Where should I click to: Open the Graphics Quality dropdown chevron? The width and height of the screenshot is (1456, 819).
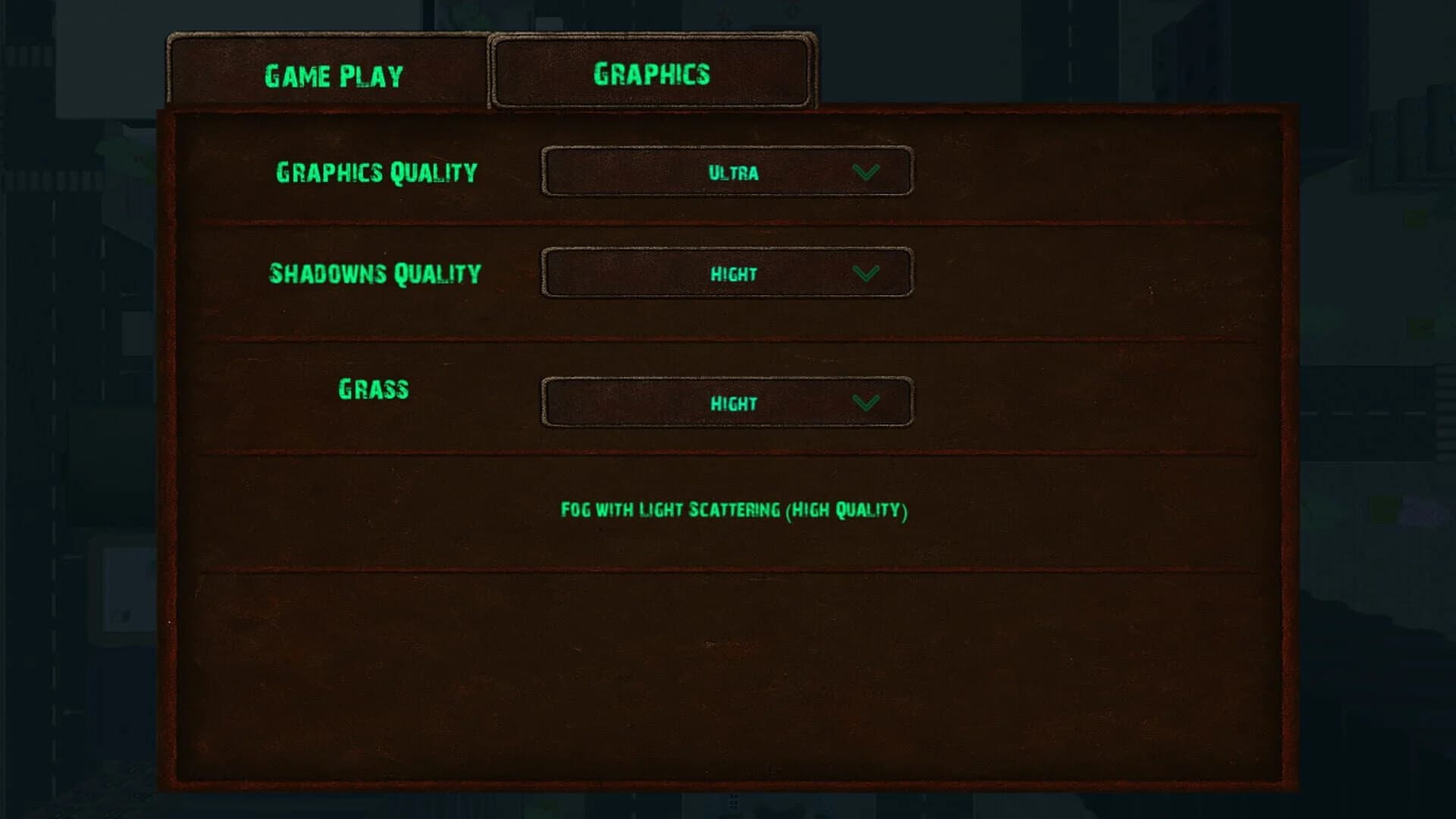tap(867, 173)
